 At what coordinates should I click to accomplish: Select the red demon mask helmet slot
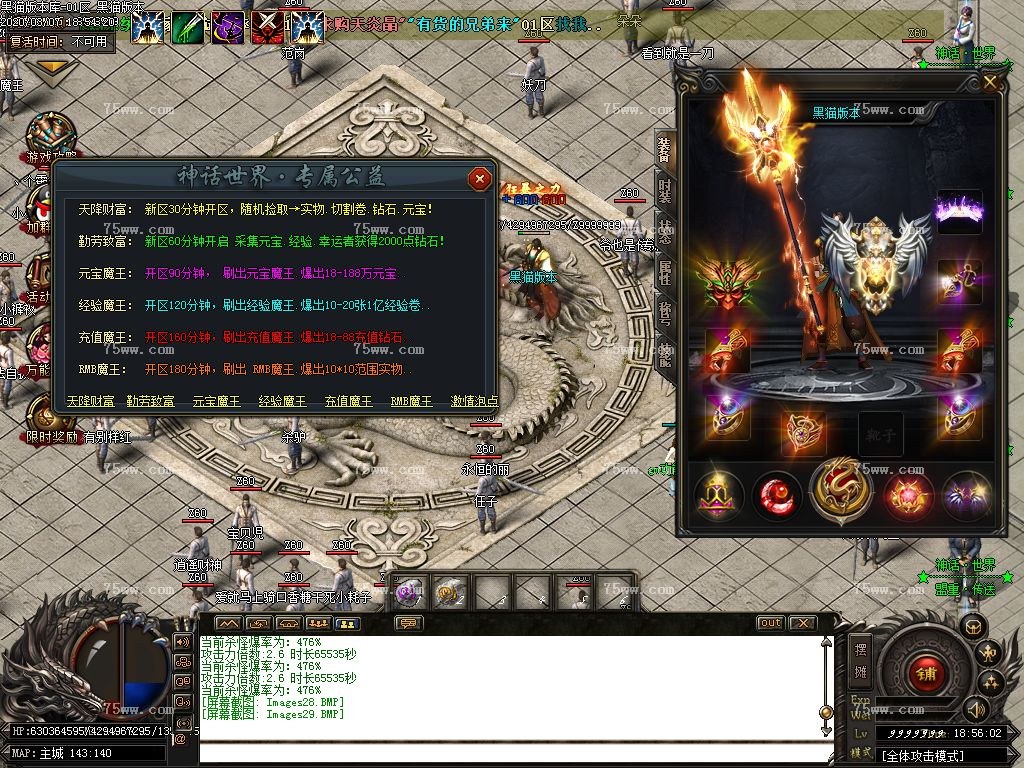click(x=728, y=283)
